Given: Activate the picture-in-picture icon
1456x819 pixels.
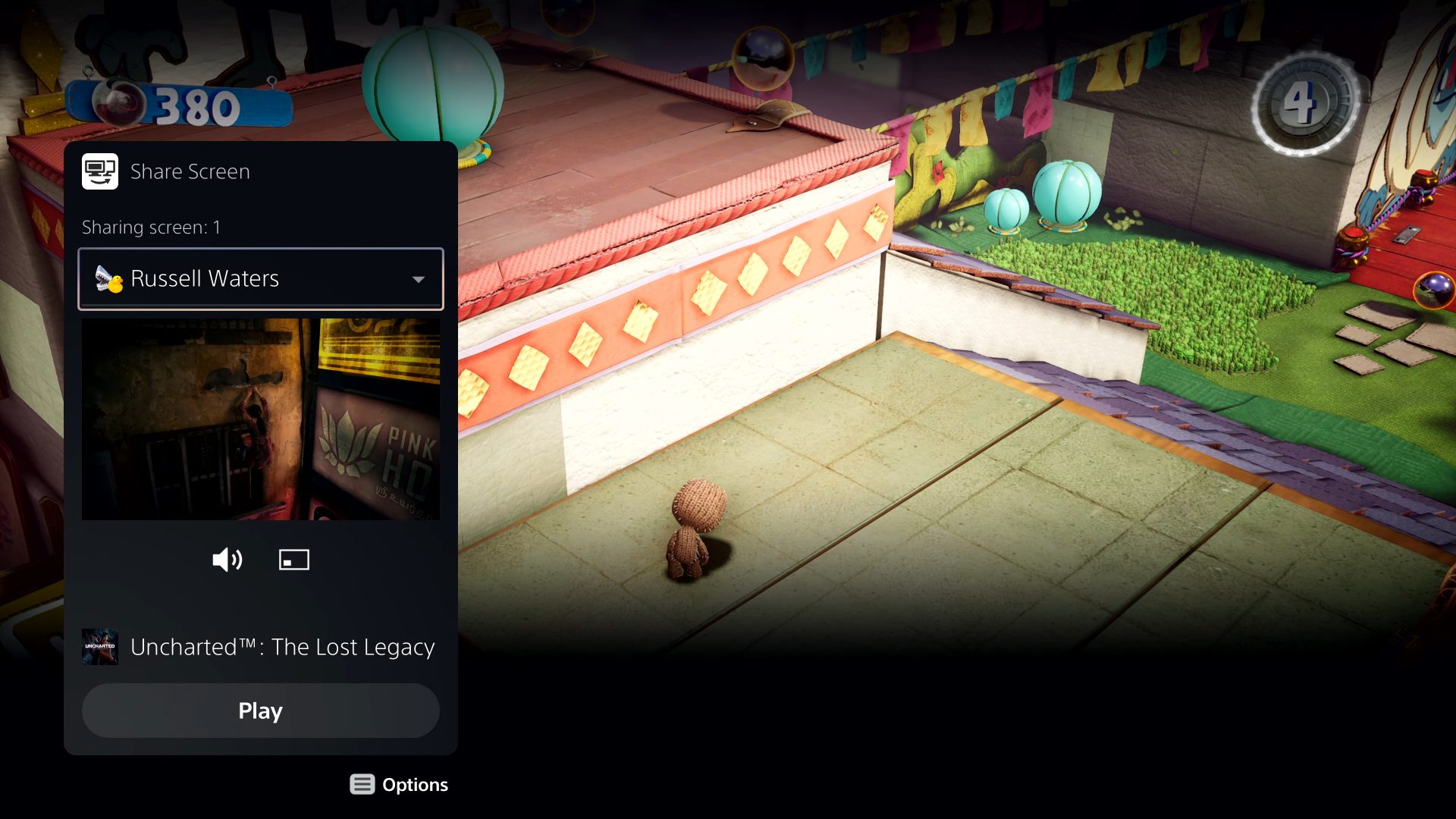Looking at the screenshot, I should pyautogui.click(x=294, y=560).
